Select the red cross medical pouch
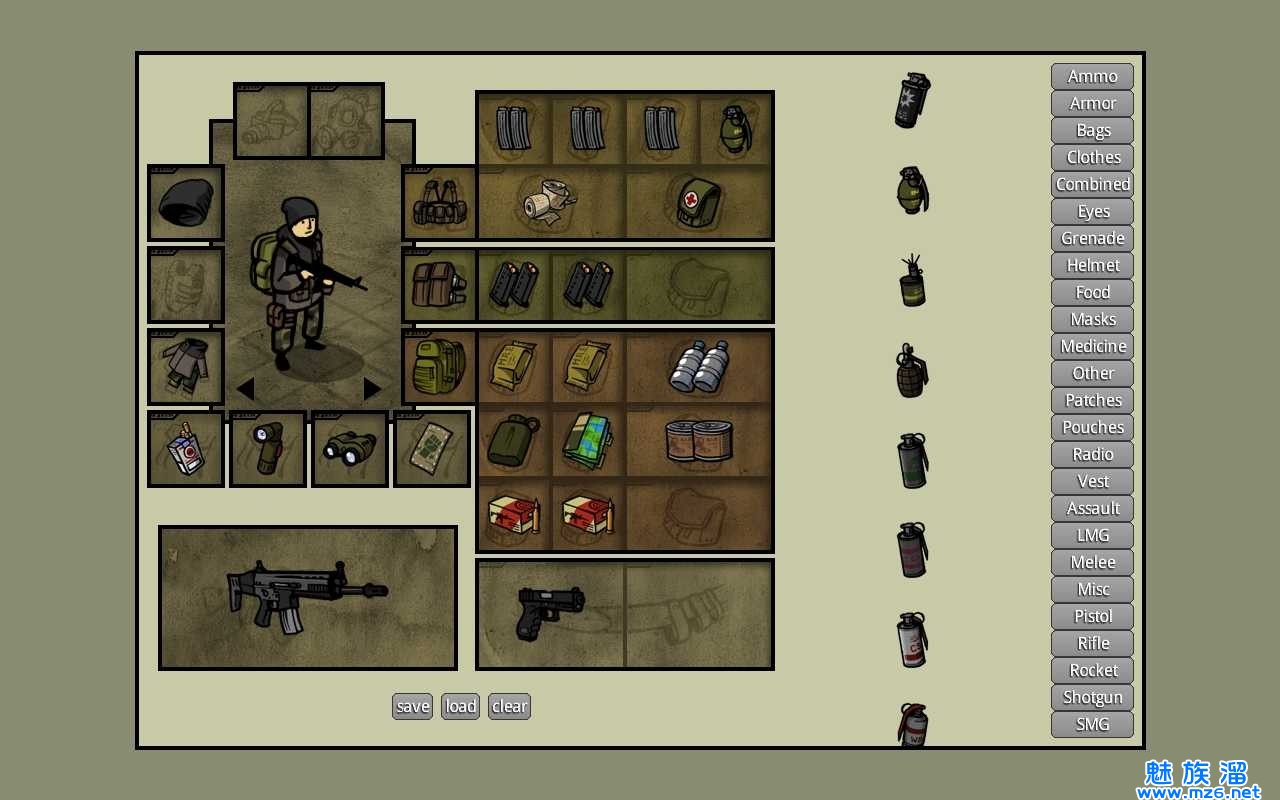 pos(700,202)
